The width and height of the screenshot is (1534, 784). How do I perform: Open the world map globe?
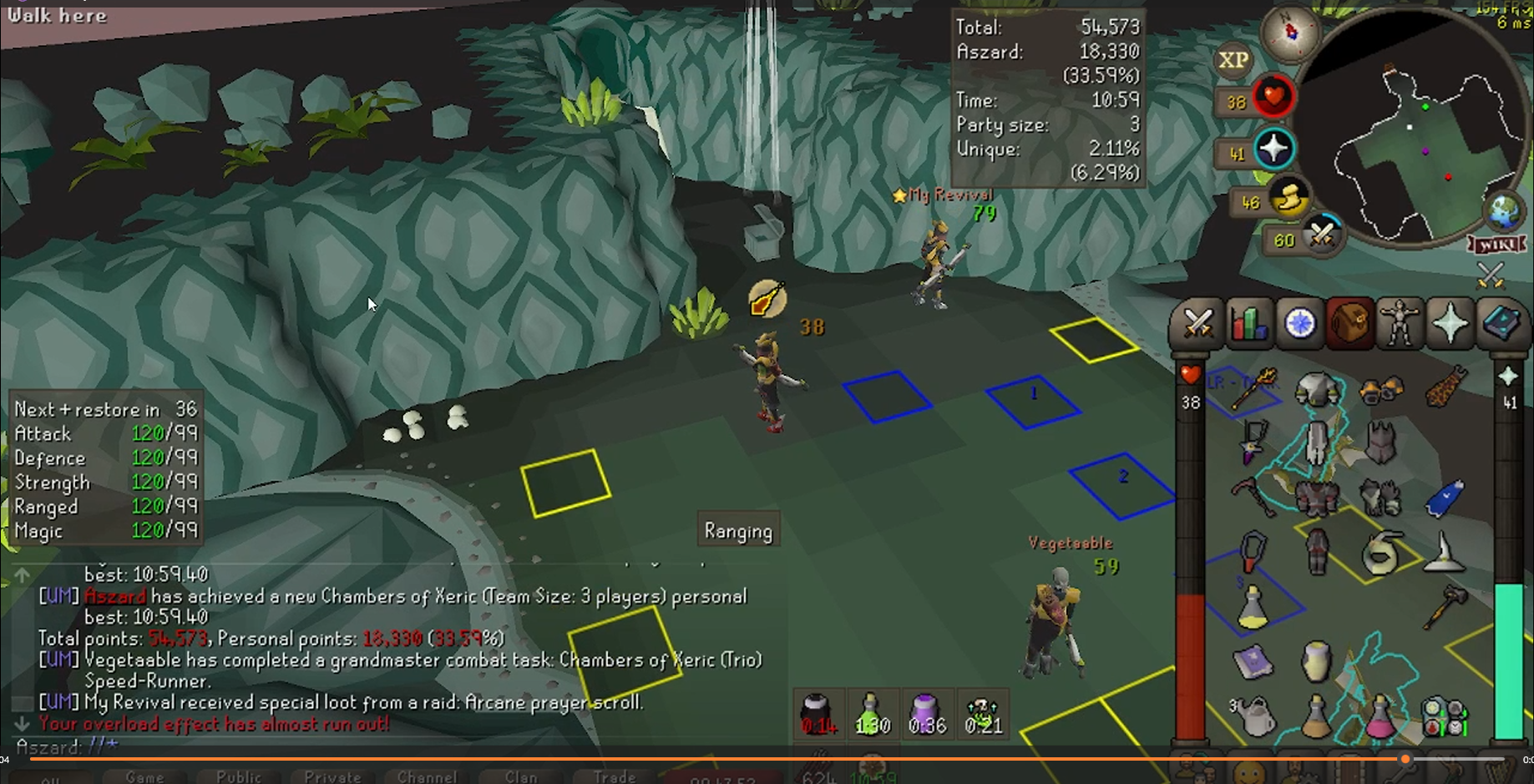click(1504, 209)
